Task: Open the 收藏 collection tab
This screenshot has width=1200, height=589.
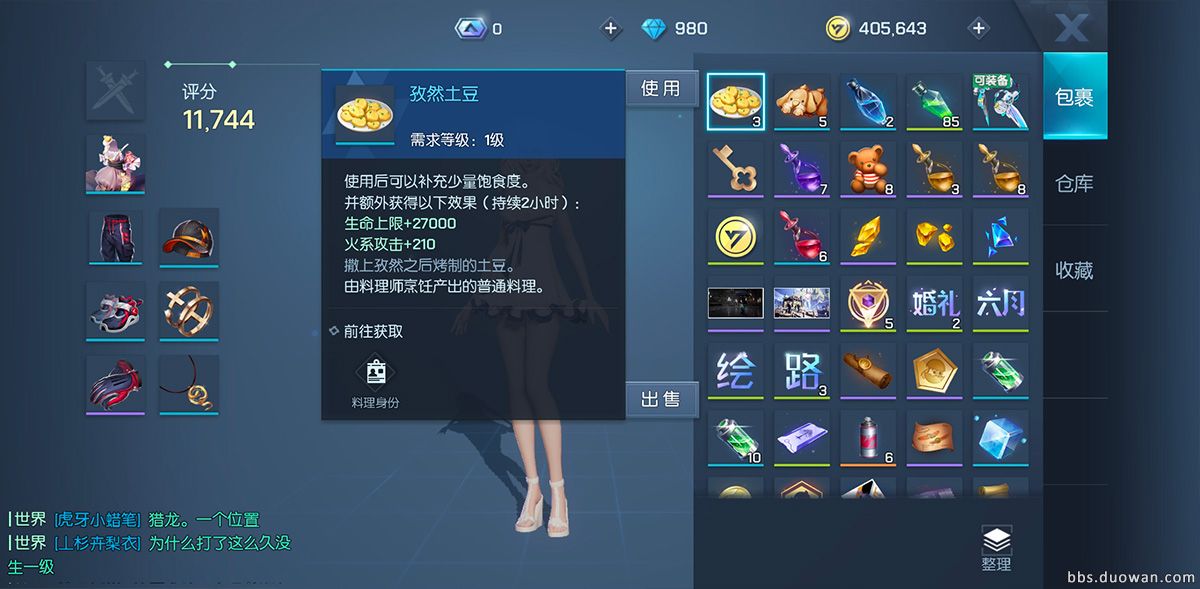Action: pos(1074,270)
